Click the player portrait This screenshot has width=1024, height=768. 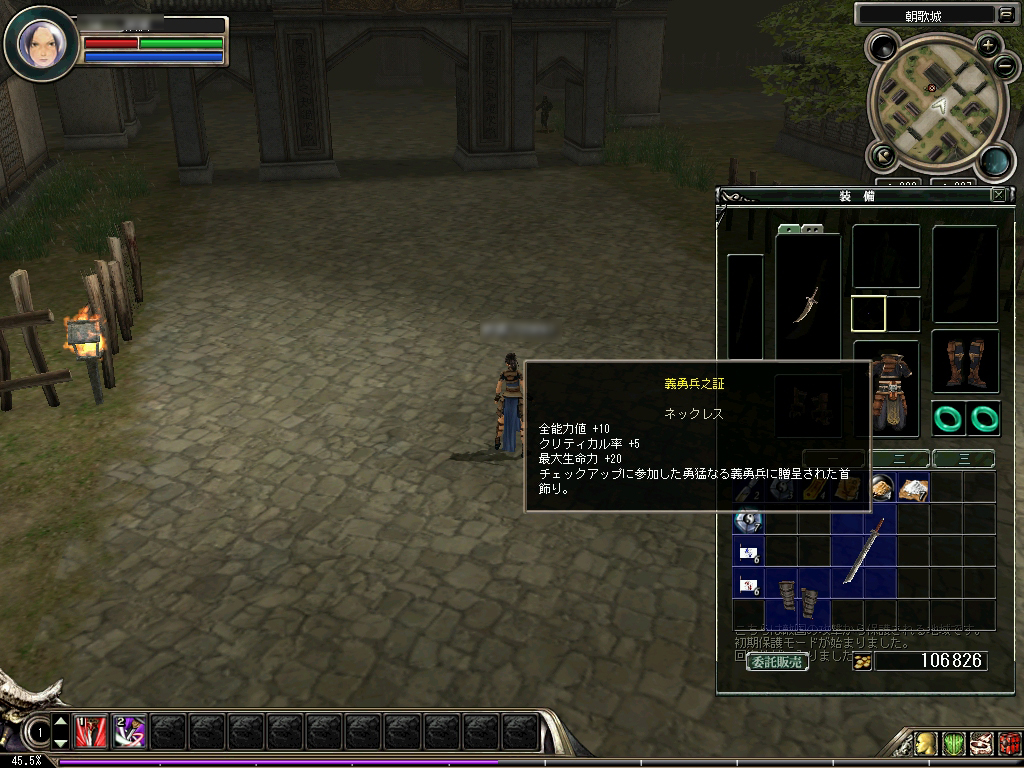tap(41, 42)
